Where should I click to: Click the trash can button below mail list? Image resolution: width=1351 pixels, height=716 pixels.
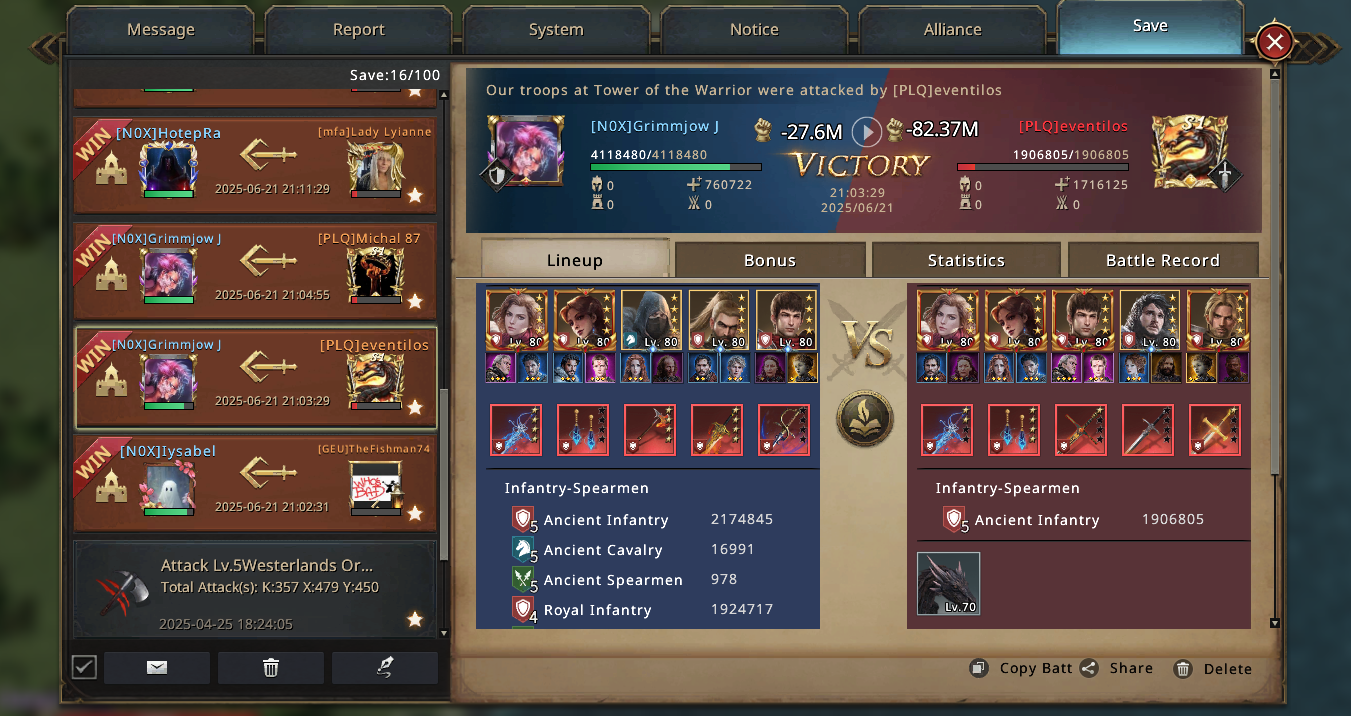(271, 668)
